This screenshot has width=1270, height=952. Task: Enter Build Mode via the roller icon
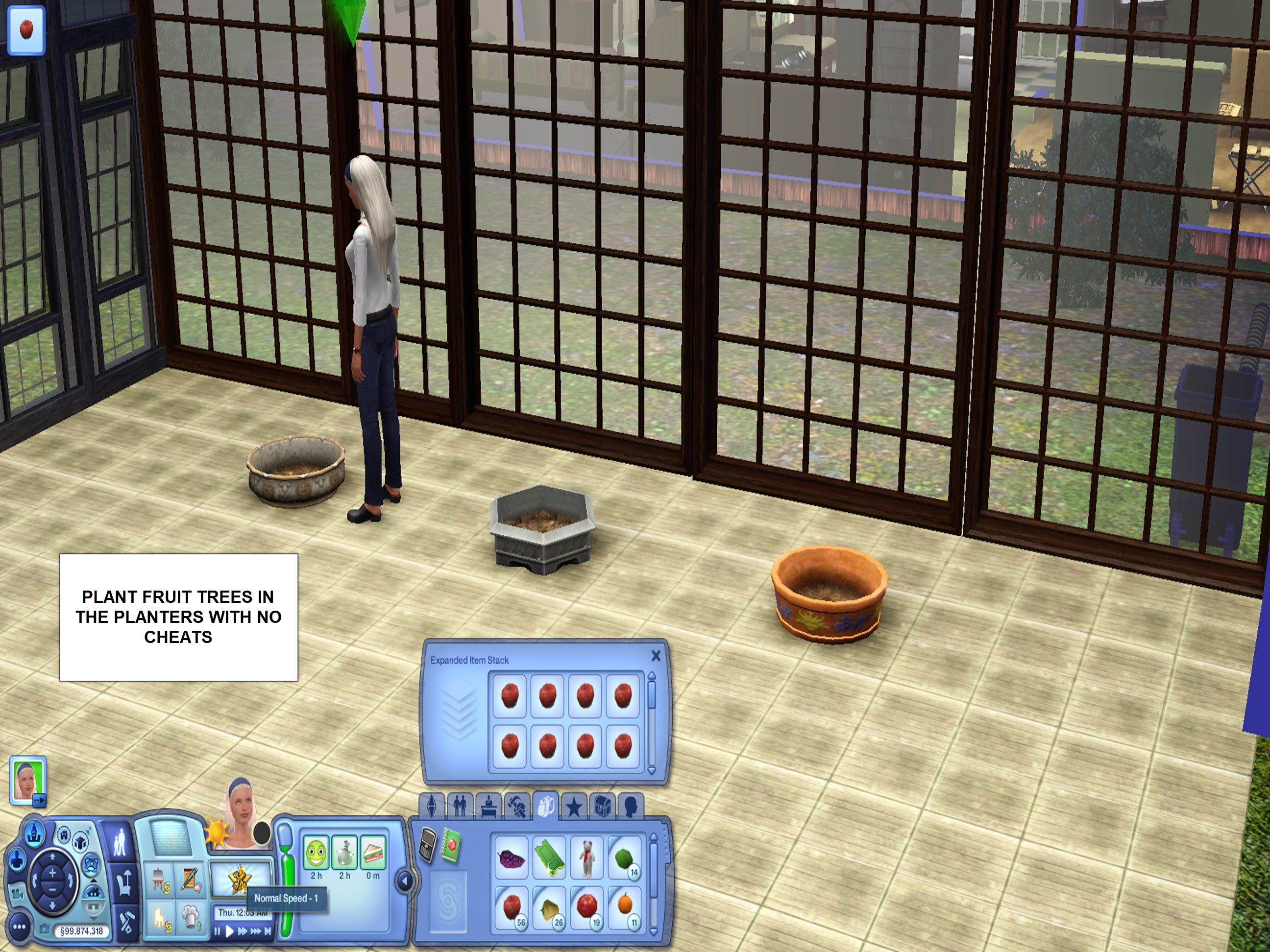click(126, 923)
